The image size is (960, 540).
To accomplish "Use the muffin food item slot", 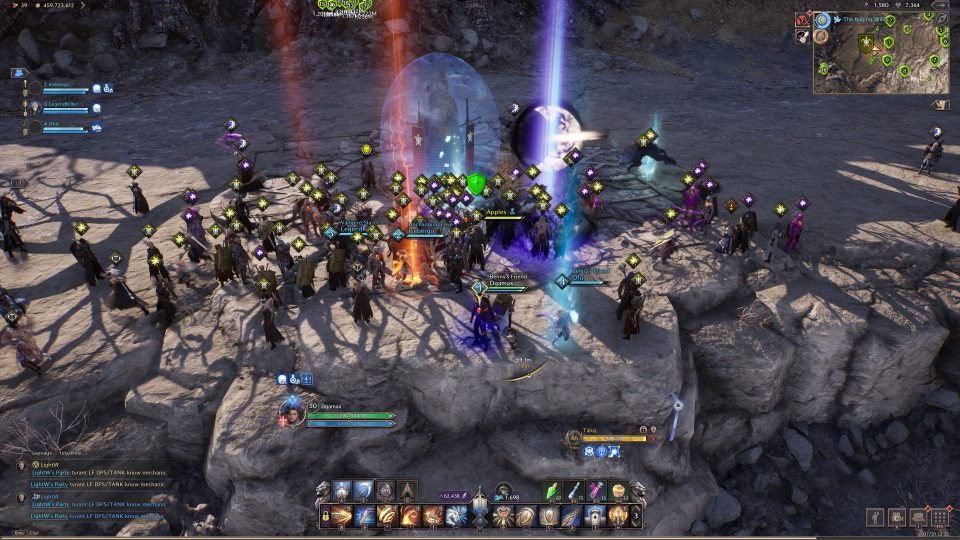I will click(618, 492).
